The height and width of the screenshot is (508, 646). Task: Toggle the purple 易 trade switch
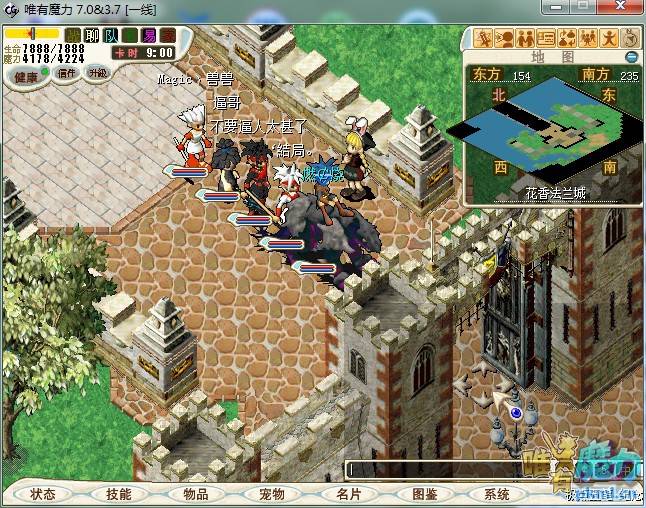(148, 35)
